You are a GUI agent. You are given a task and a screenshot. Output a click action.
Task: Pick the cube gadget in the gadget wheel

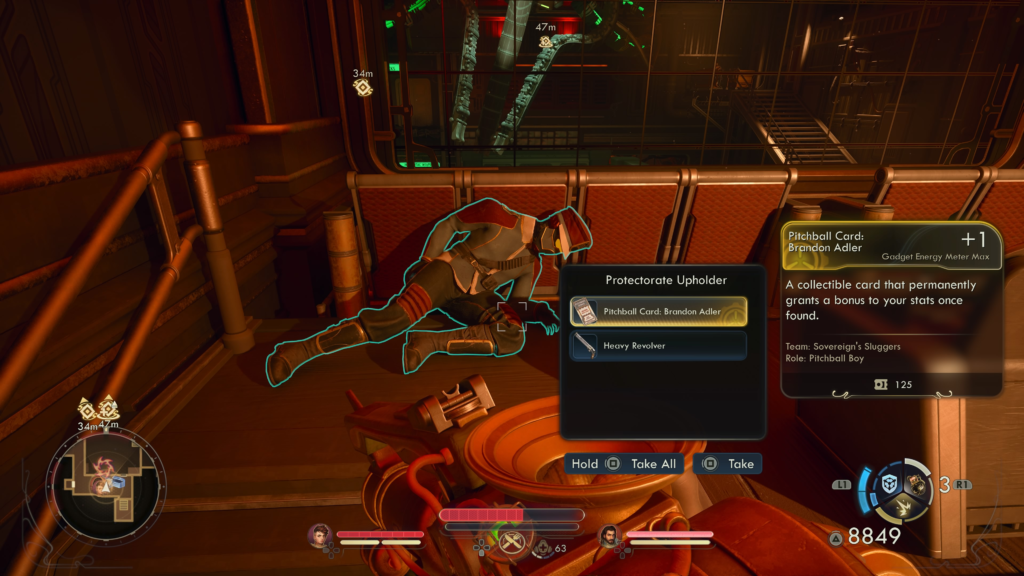[888, 484]
